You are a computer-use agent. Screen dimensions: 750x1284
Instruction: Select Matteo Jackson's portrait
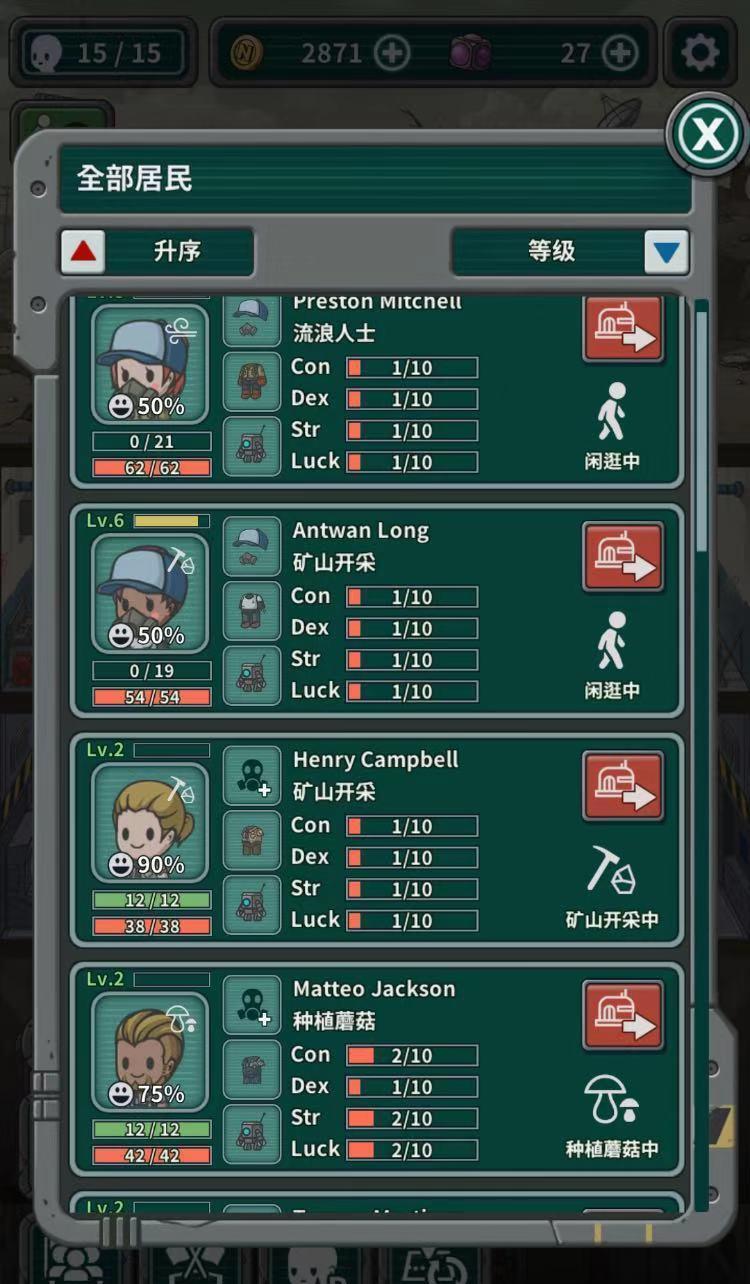point(150,1052)
